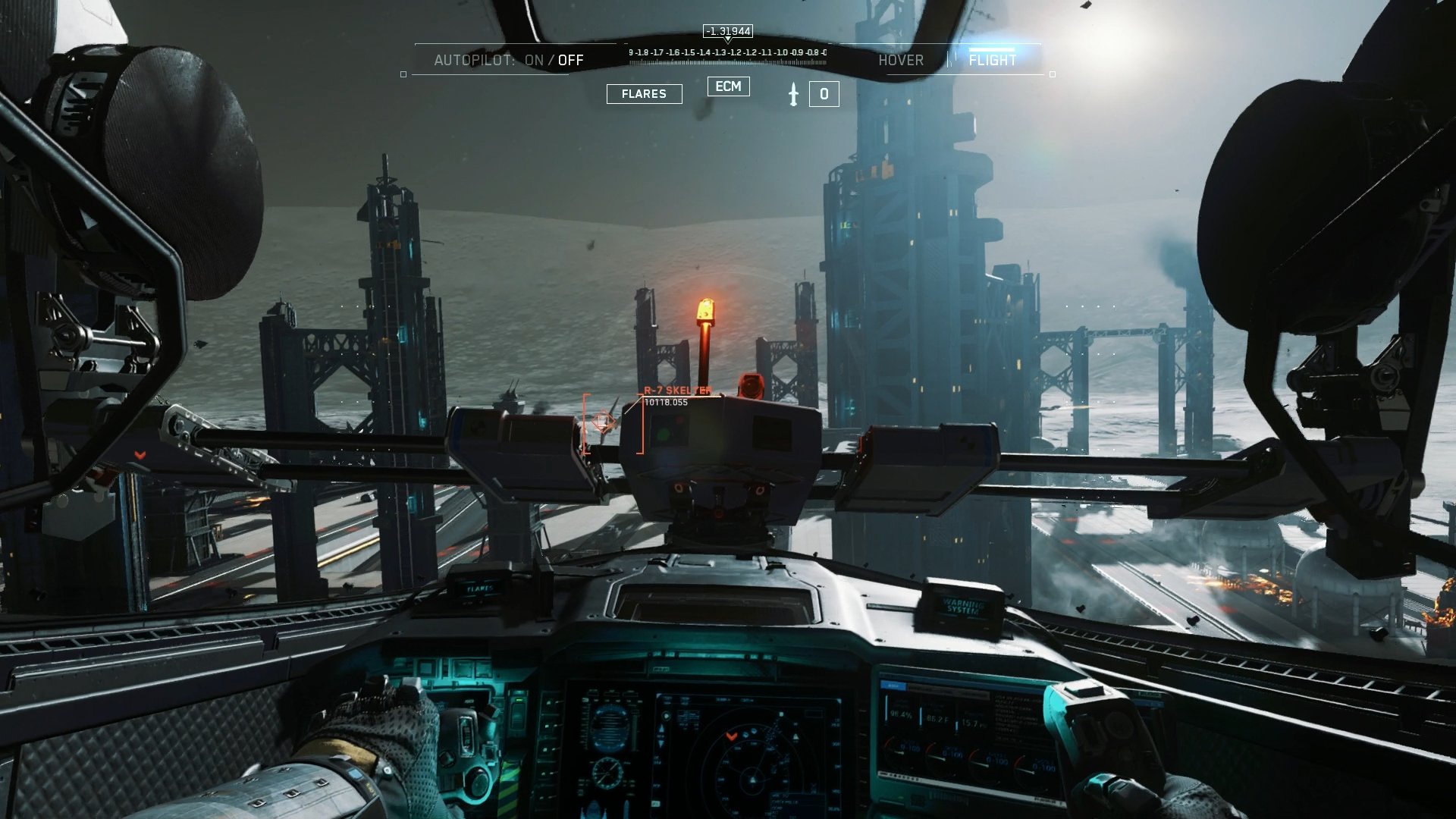Open the blue tab on the right MFD screen
The width and height of the screenshot is (1456, 819).
click(893, 685)
